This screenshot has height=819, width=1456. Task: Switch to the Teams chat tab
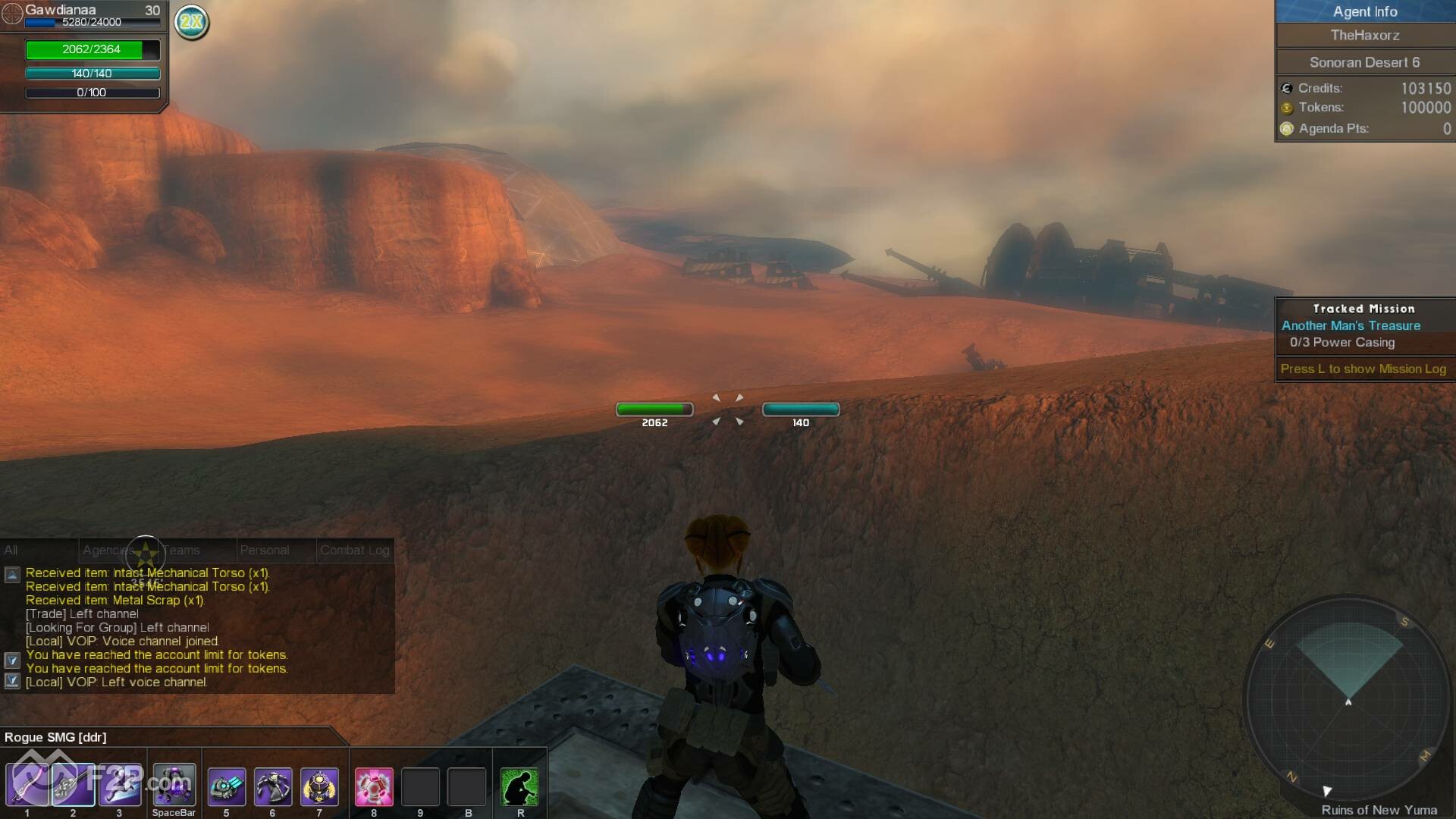pos(181,550)
